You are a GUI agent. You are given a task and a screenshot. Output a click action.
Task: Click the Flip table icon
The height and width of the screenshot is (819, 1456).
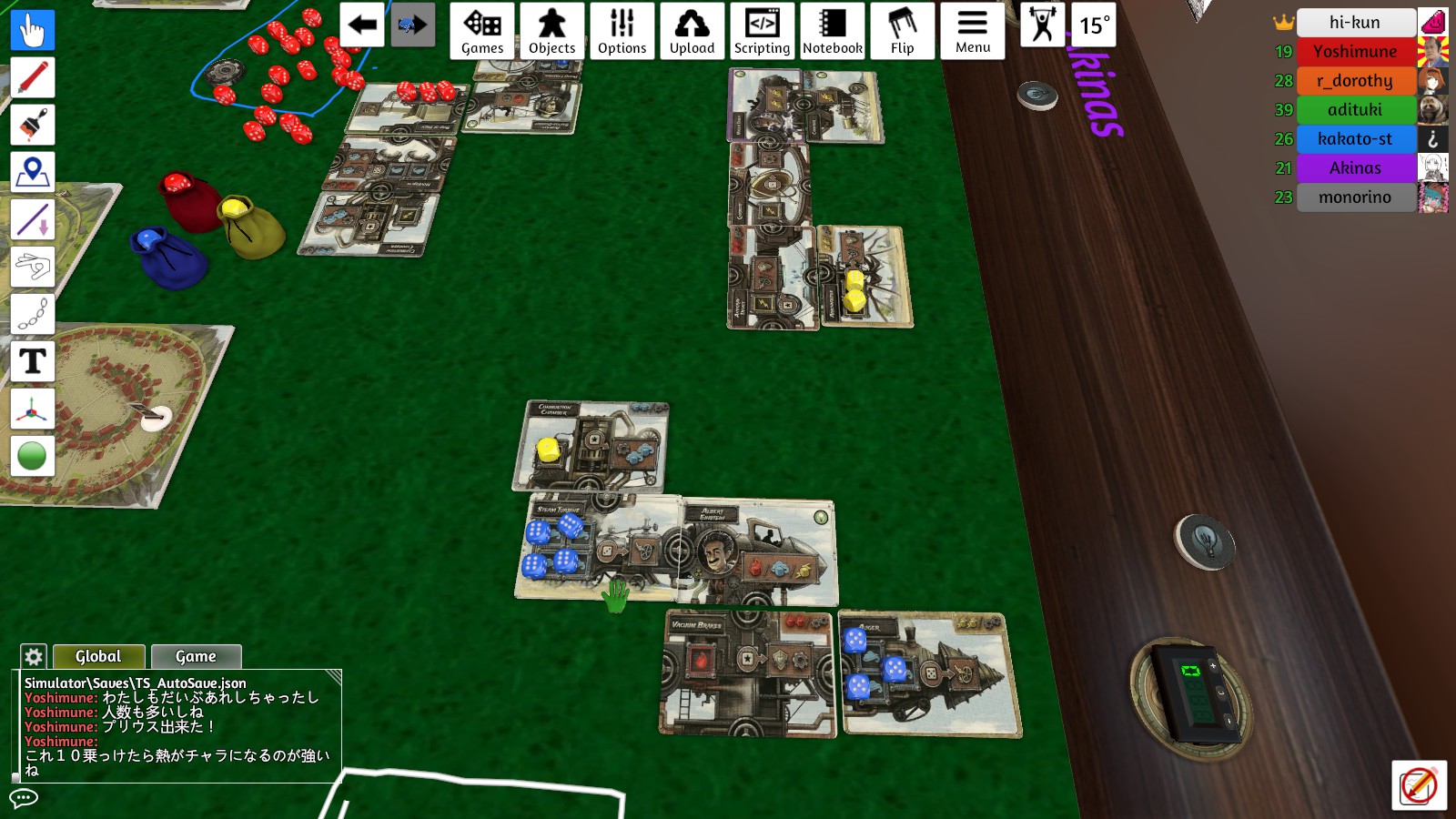tap(902, 30)
